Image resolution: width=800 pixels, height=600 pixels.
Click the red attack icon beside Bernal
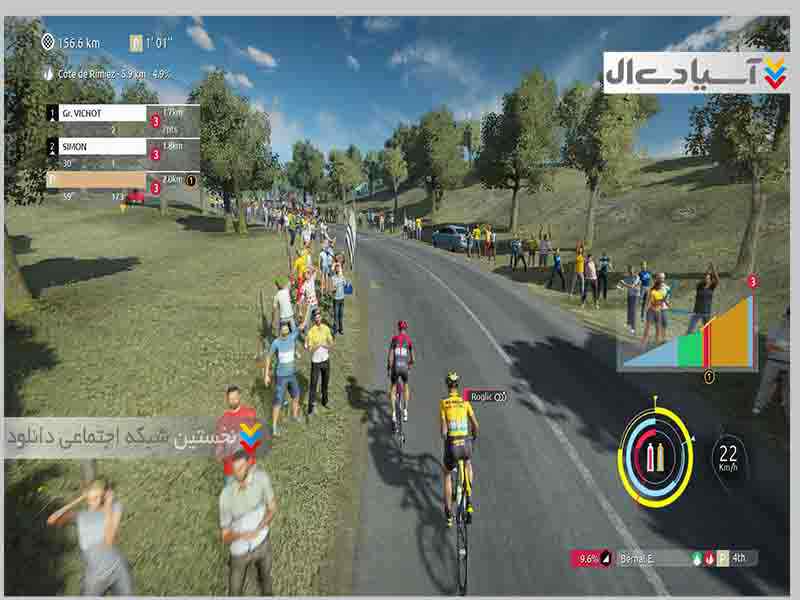pos(709,558)
